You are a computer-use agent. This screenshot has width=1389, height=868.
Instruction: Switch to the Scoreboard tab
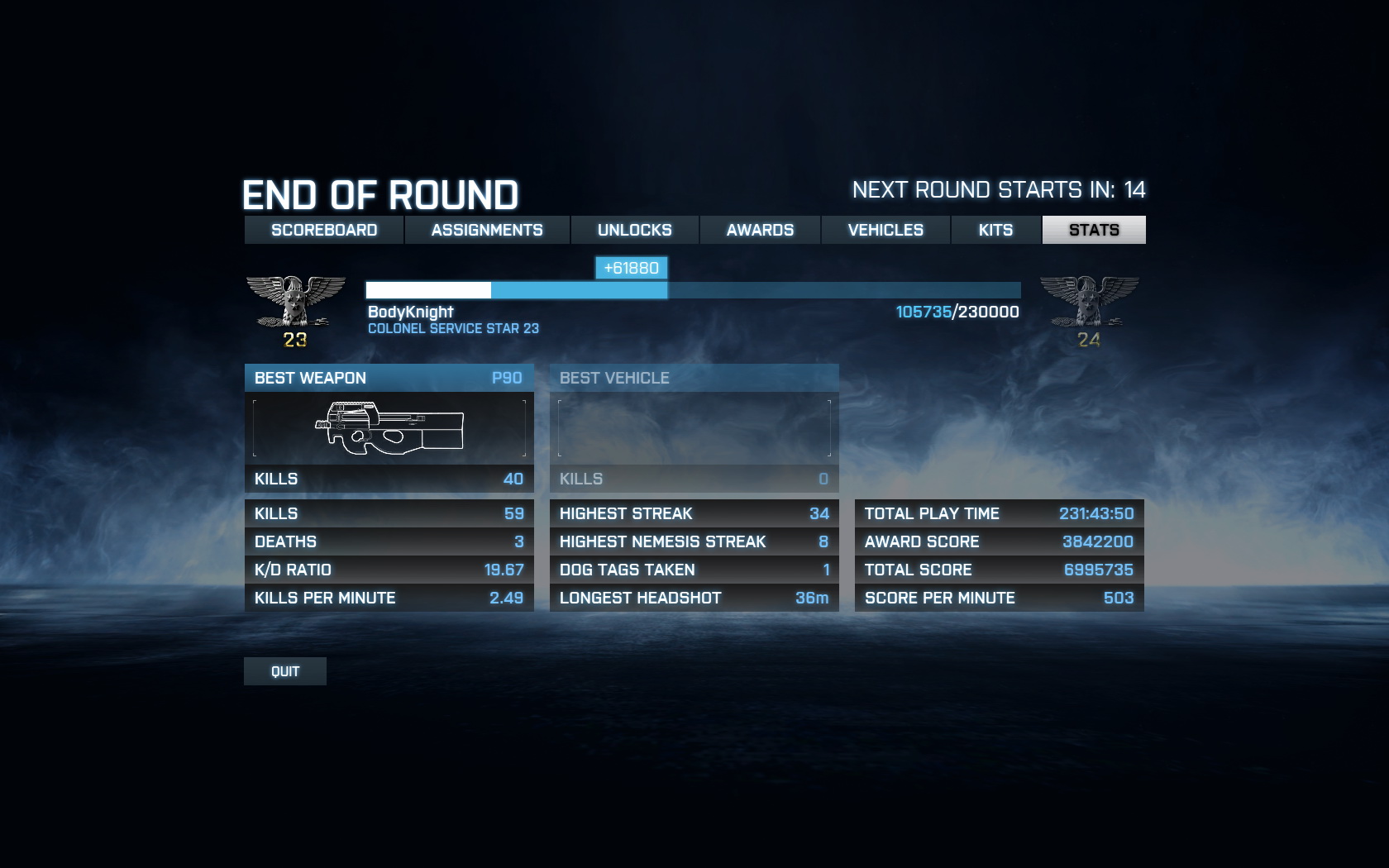[324, 230]
